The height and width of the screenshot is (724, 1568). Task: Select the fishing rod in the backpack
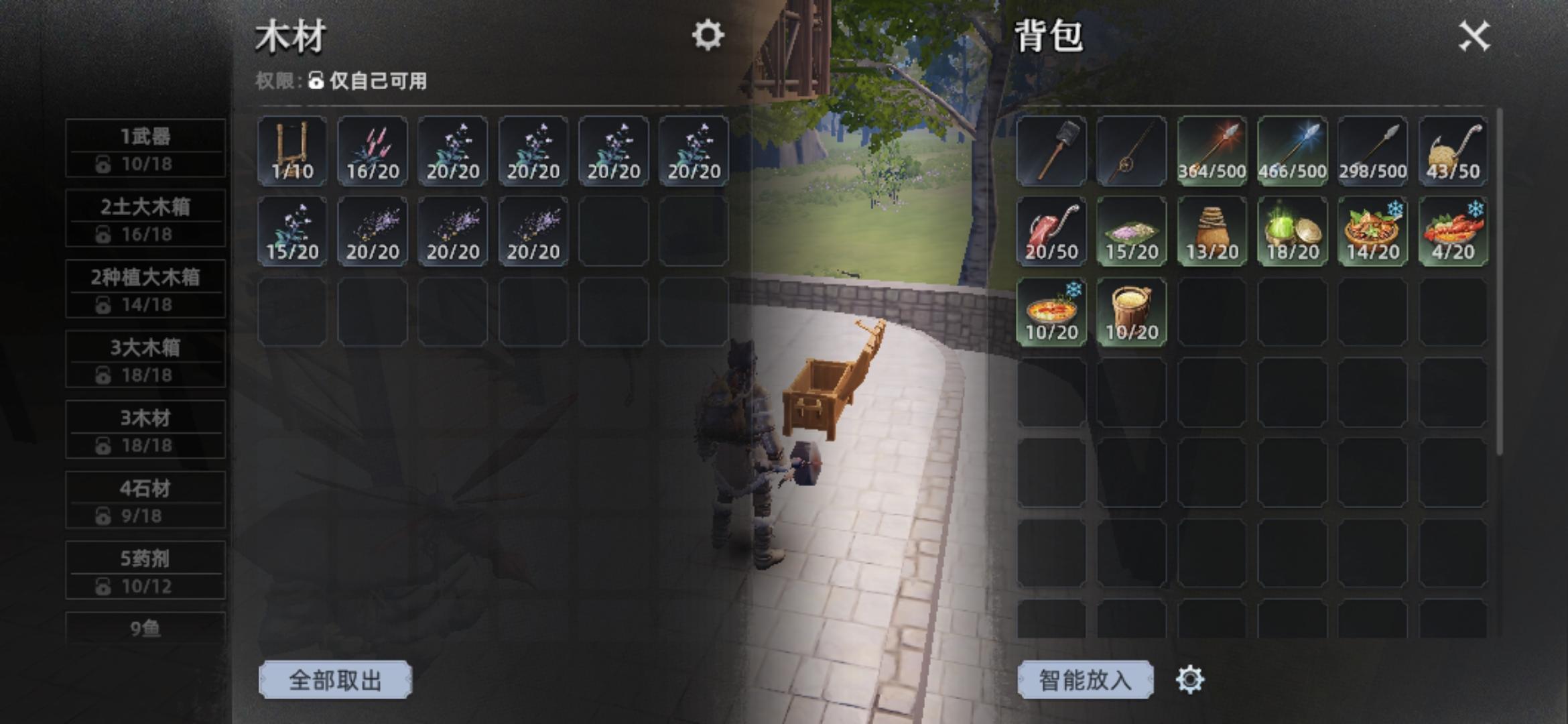(x=1131, y=149)
